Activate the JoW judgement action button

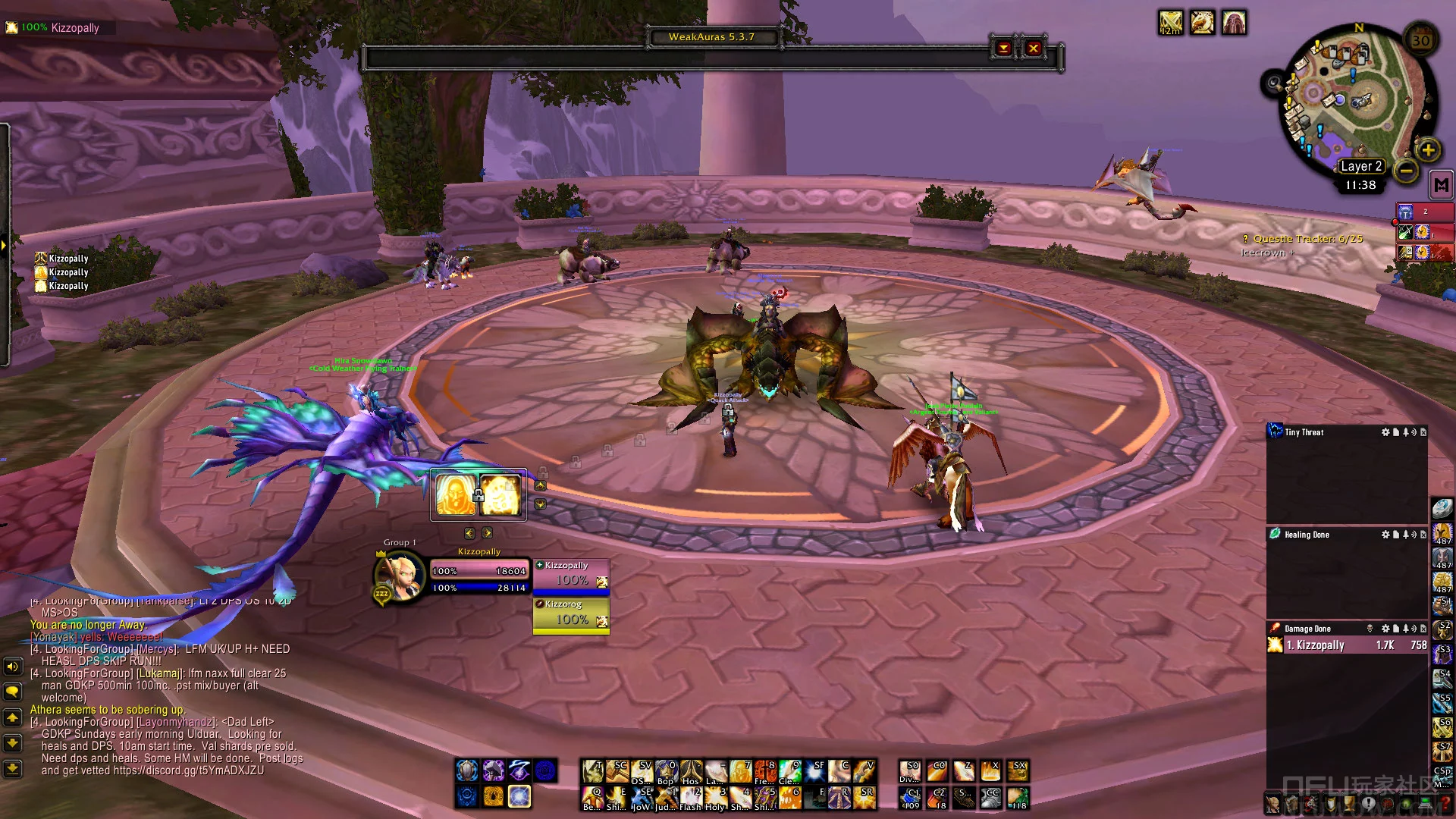[642, 797]
